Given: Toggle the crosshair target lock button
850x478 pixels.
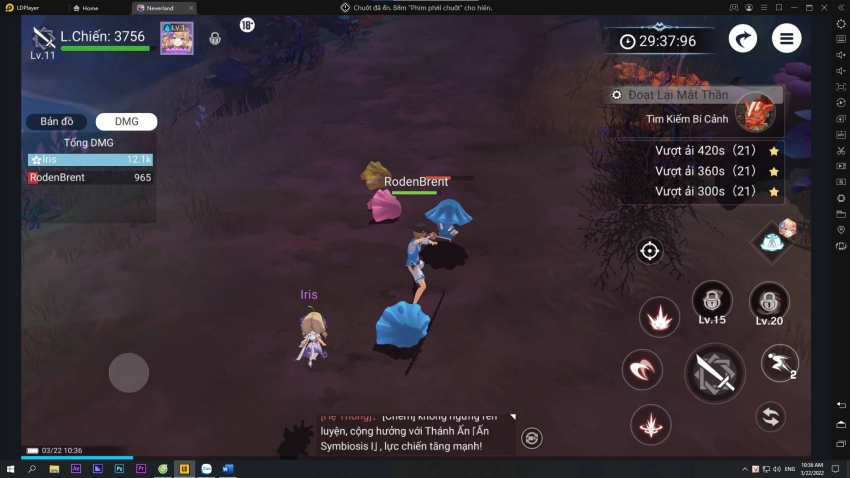Looking at the screenshot, I should [x=650, y=251].
